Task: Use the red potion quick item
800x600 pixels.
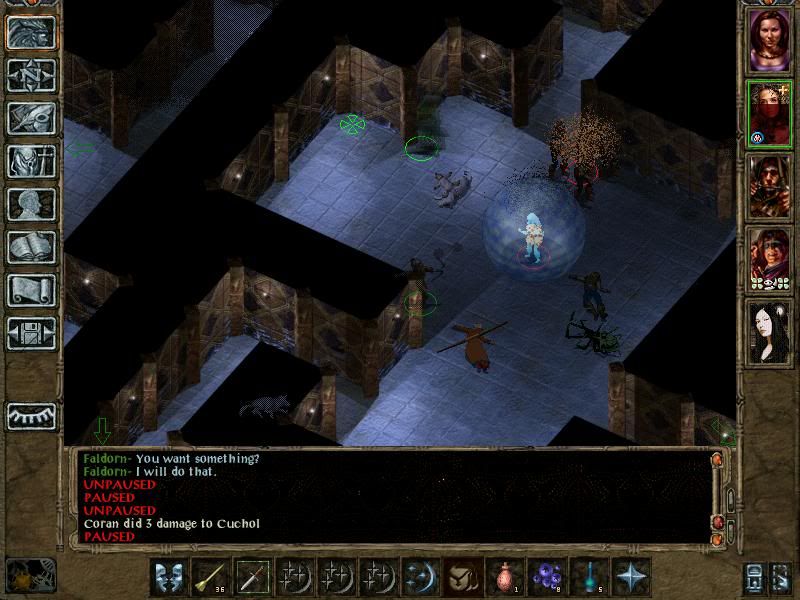Action: [505, 577]
